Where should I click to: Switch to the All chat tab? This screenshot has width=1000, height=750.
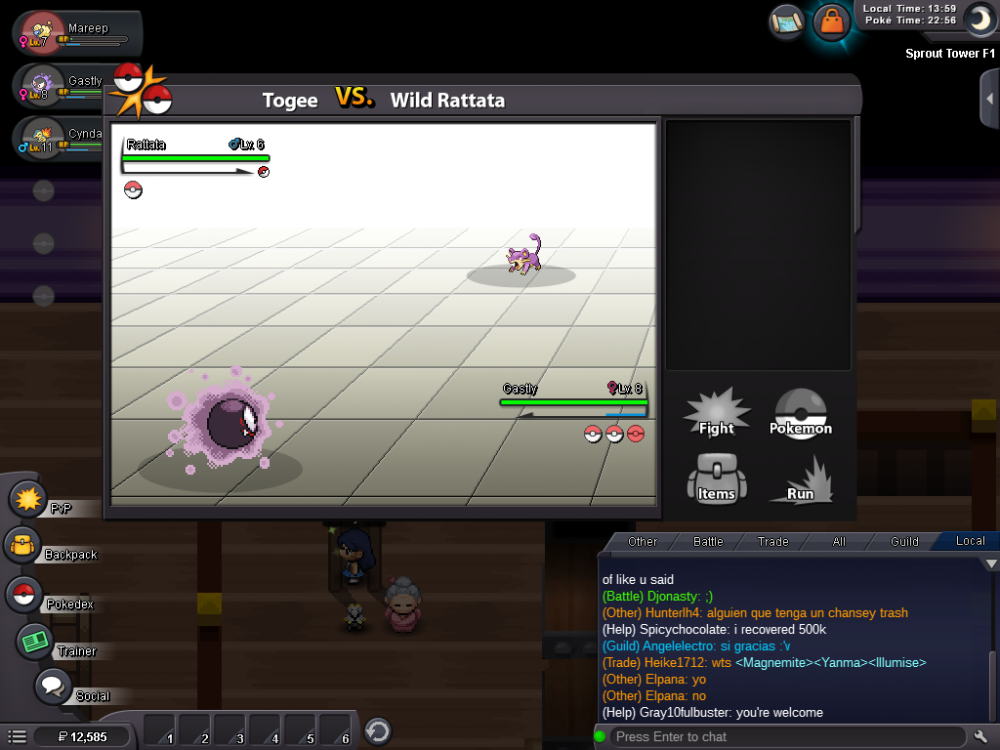tap(839, 541)
